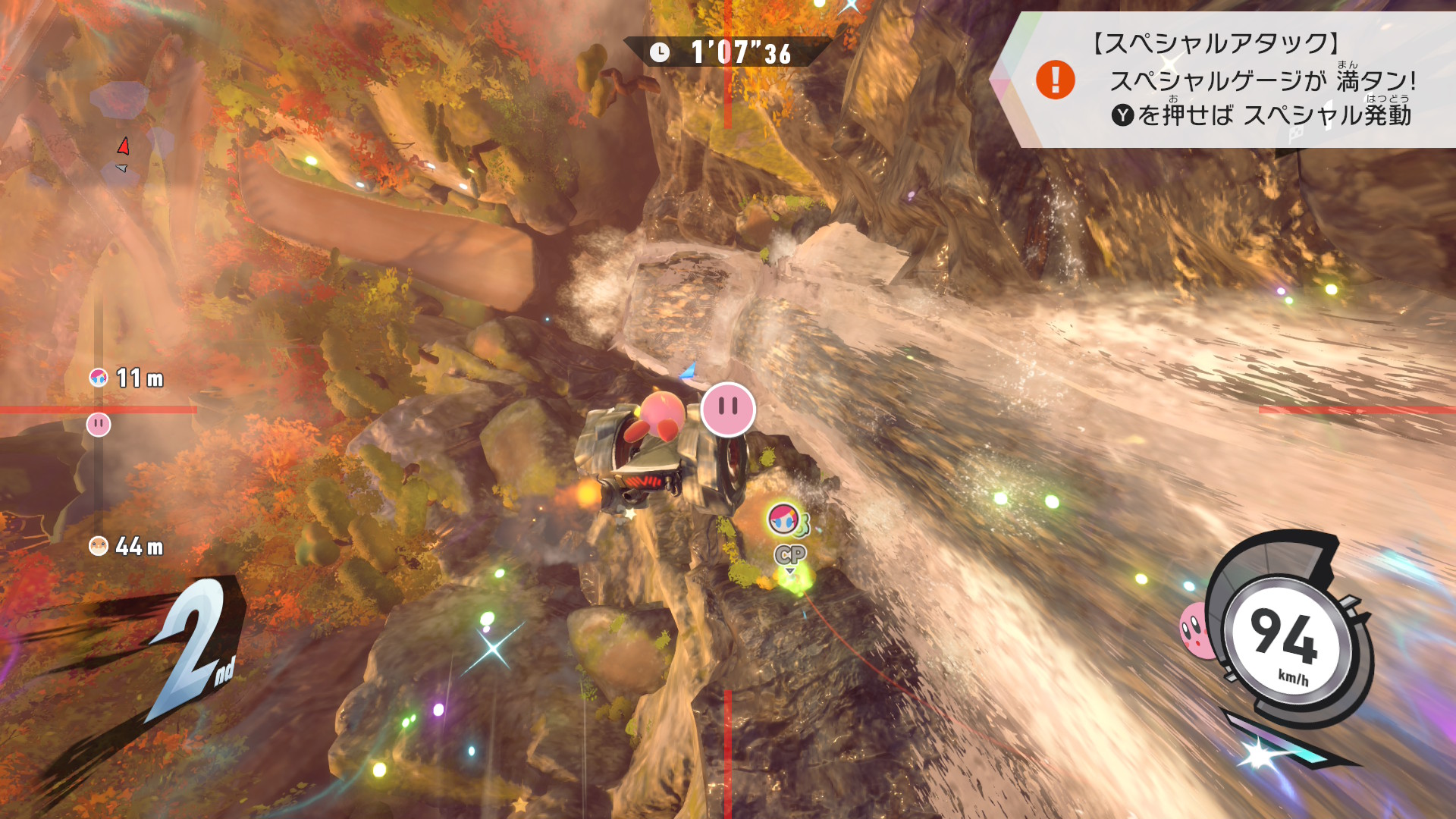The height and width of the screenshot is (819, 1456).
Task: Click the rival icon showing 11 m
Action: point(99,378)
